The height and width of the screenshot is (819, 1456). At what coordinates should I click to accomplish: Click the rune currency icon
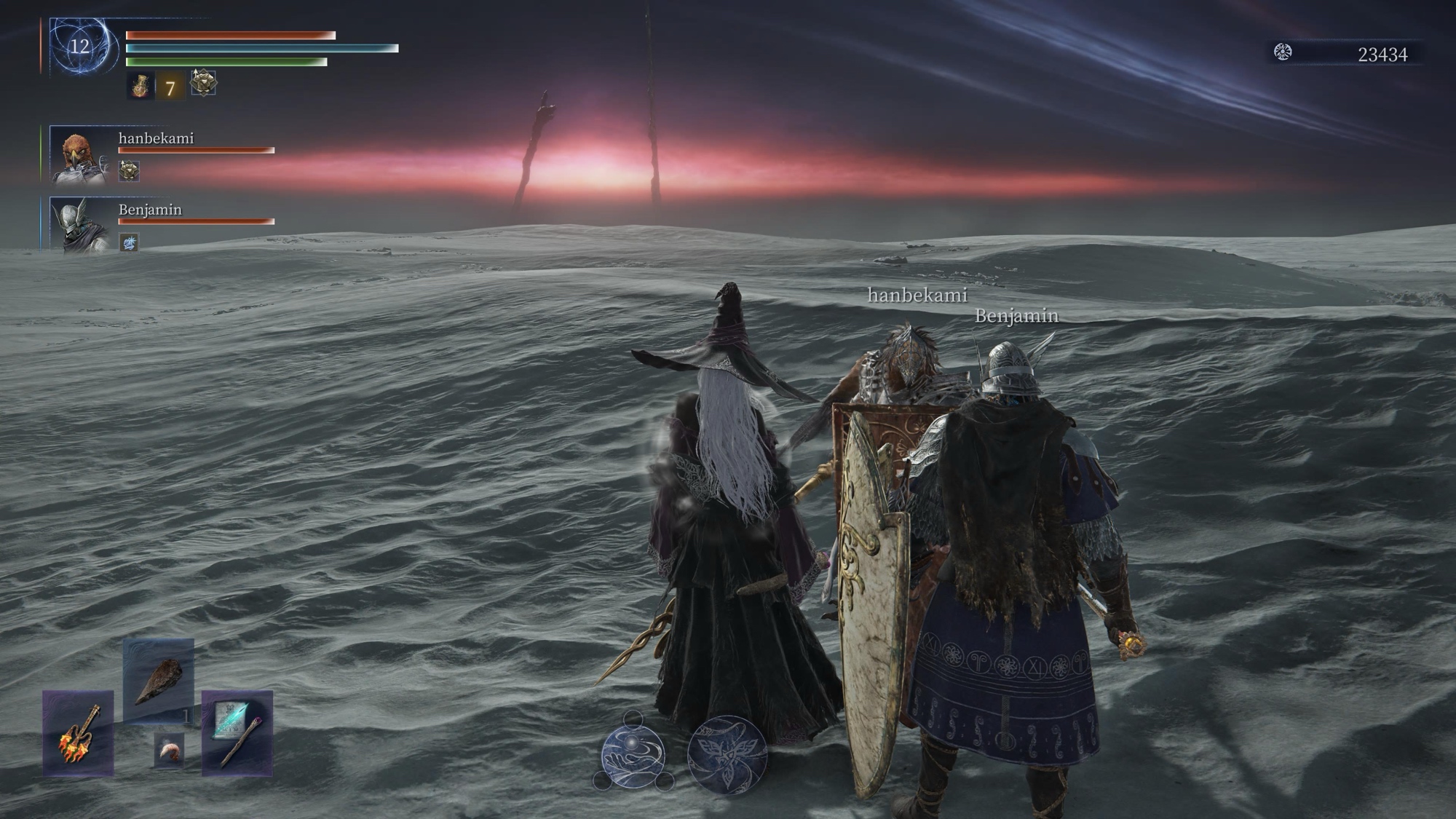[x=1283, y=52]
